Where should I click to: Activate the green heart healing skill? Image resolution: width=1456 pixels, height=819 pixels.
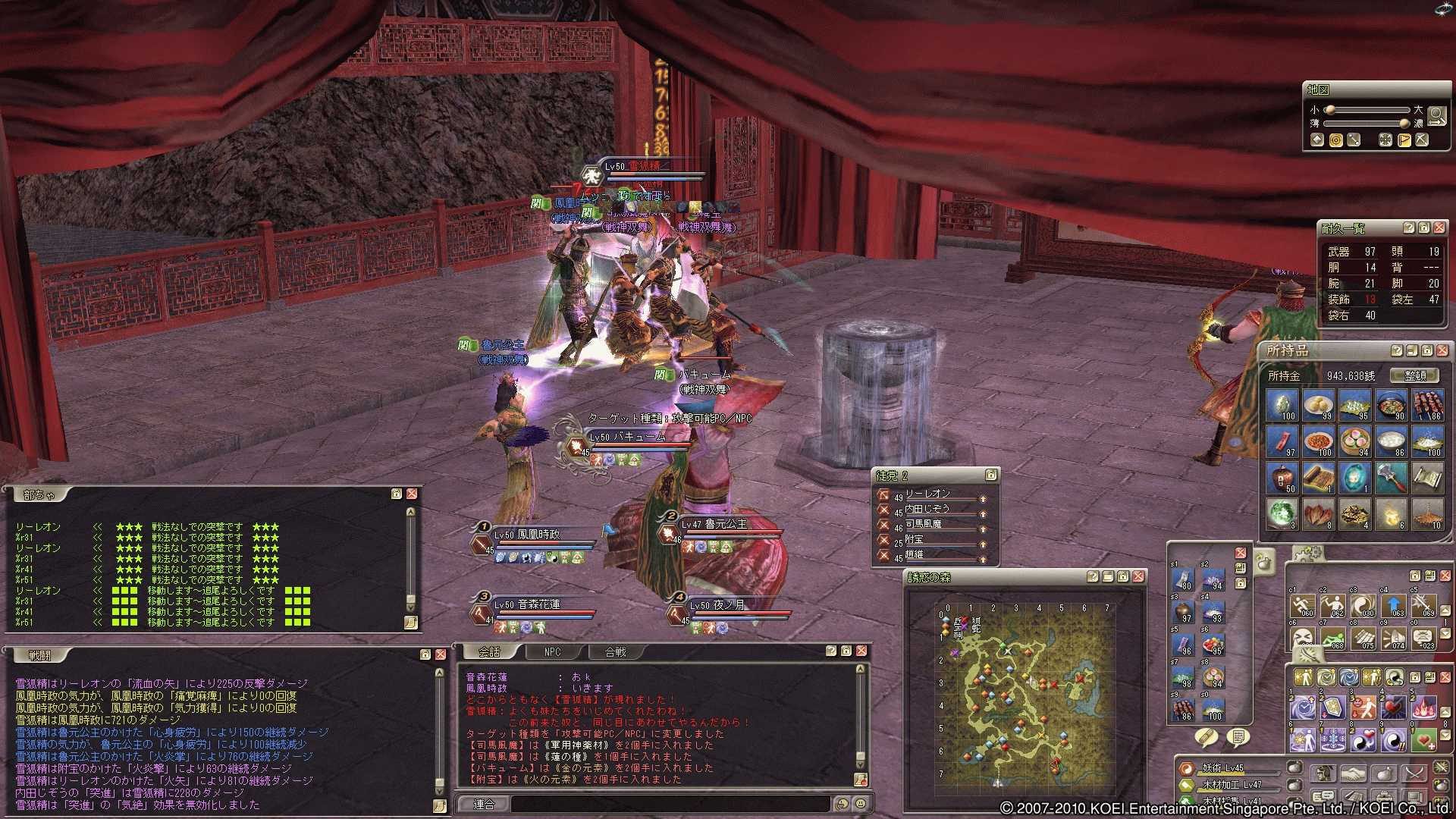click(1423, 739)
